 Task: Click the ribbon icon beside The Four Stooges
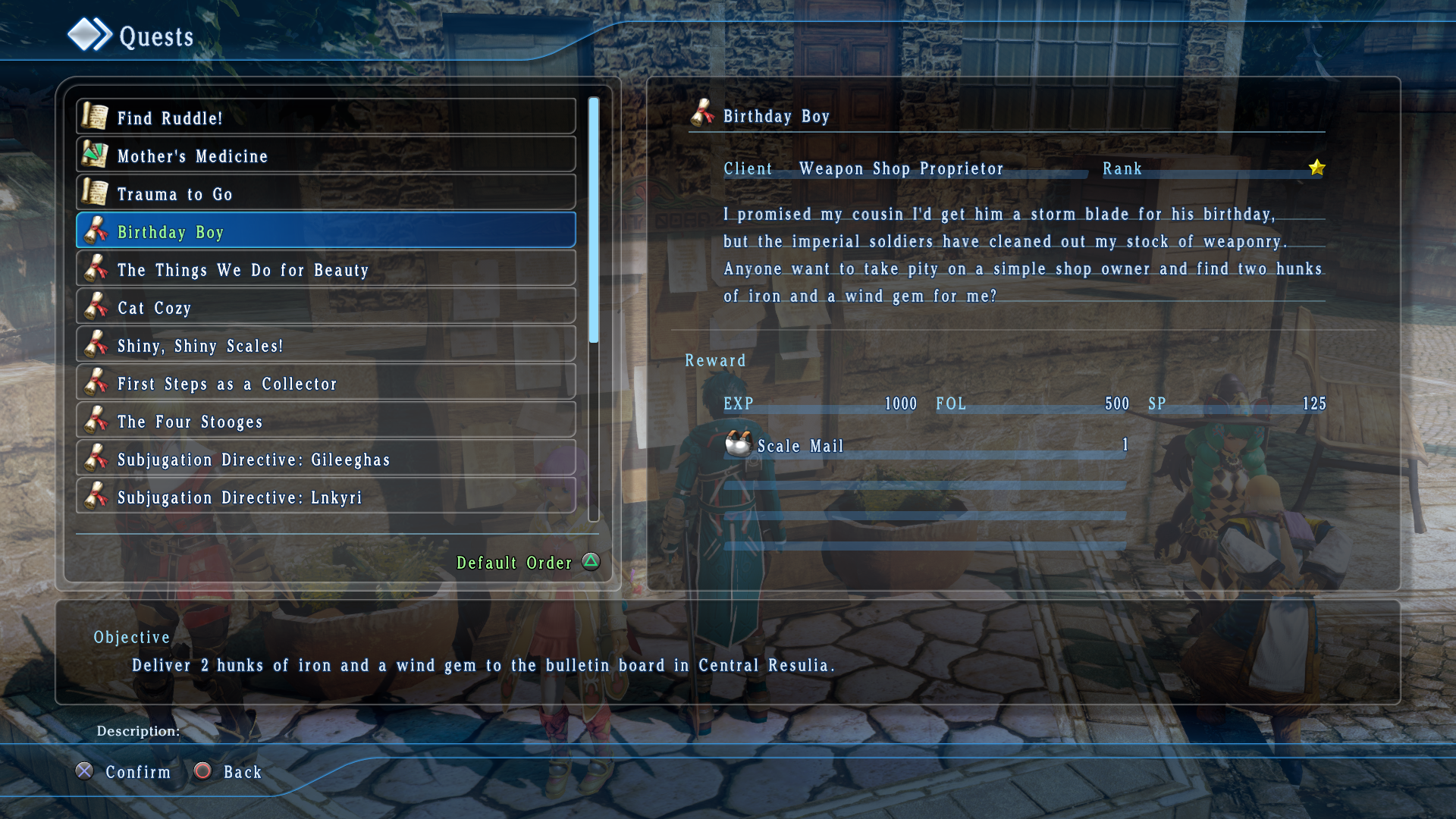(97, 421)
